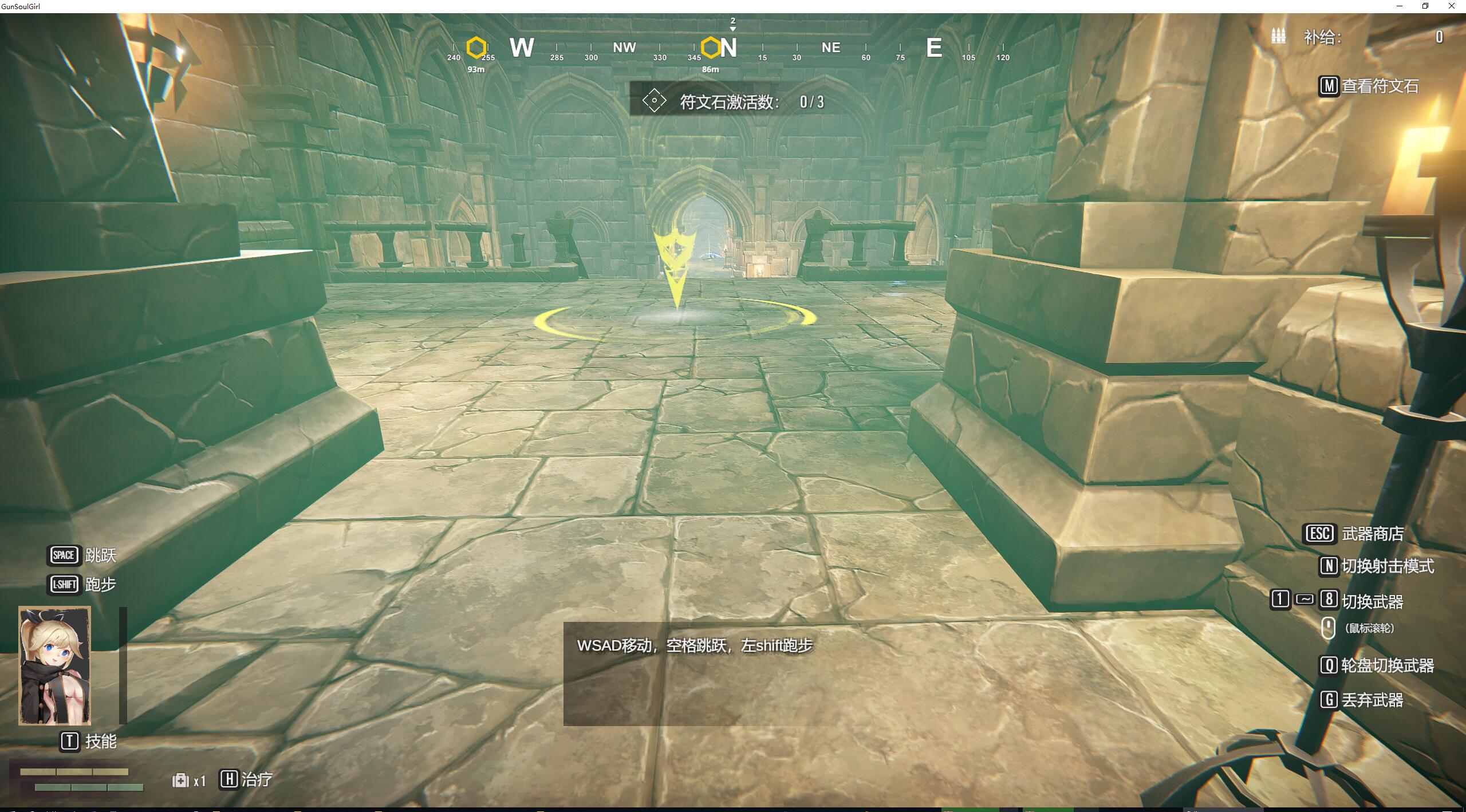1466x812 pixels.
Task: Select the 86m hexagon compass marker
Action: pos(710,48)
